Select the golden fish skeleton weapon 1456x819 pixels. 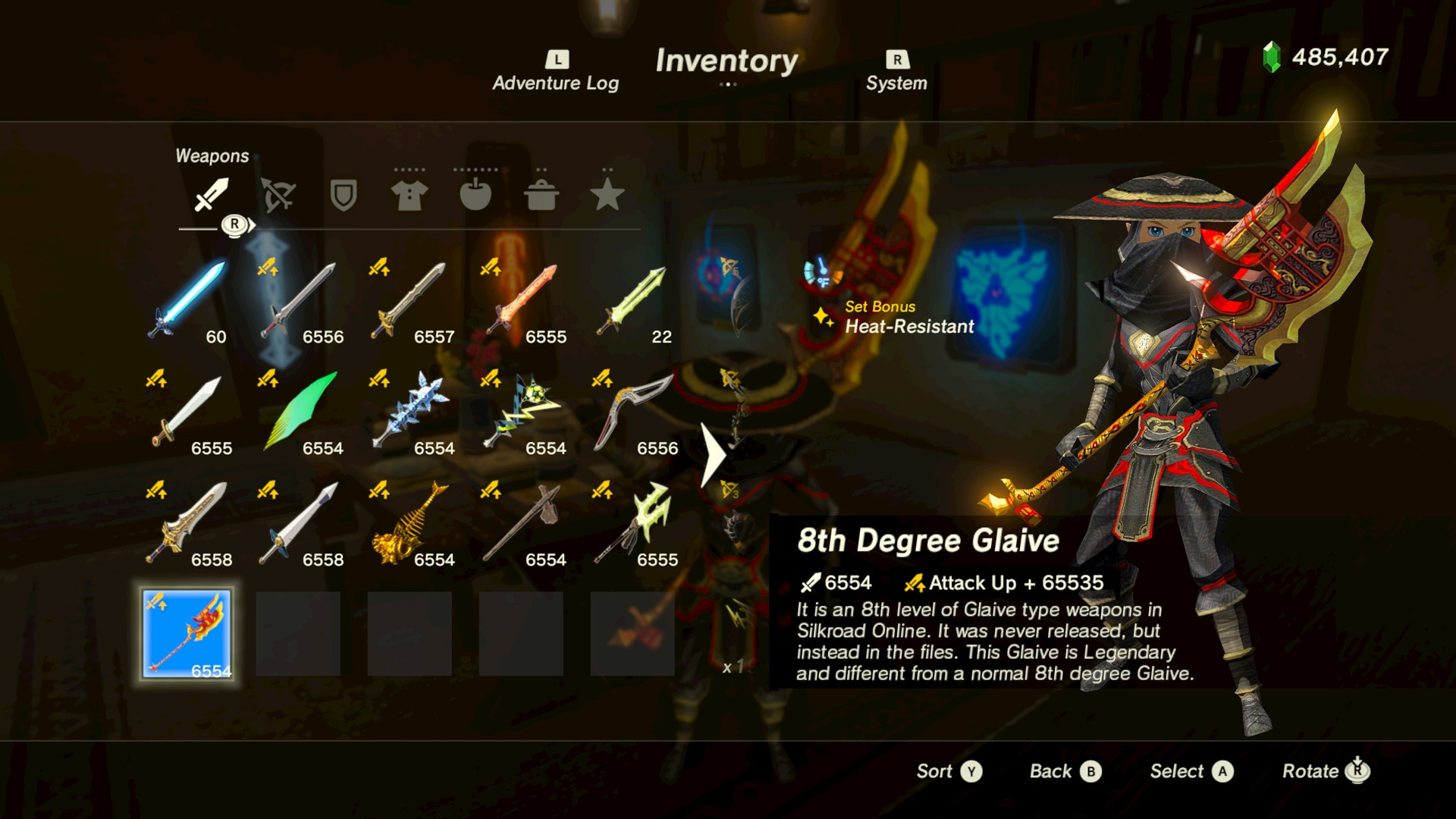(x=410, y=524)
